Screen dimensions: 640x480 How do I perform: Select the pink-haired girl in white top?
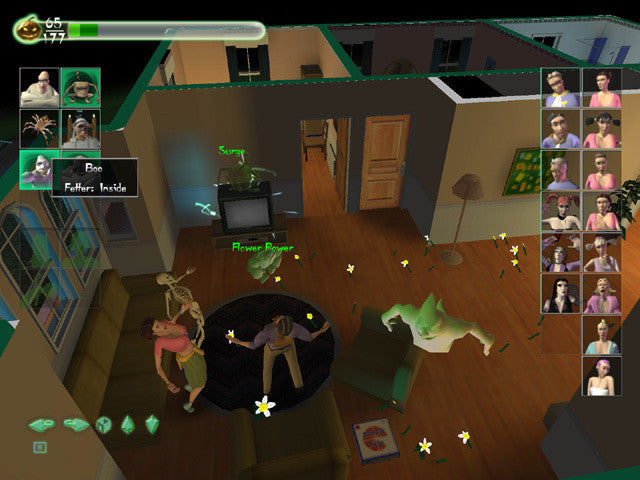602,376
